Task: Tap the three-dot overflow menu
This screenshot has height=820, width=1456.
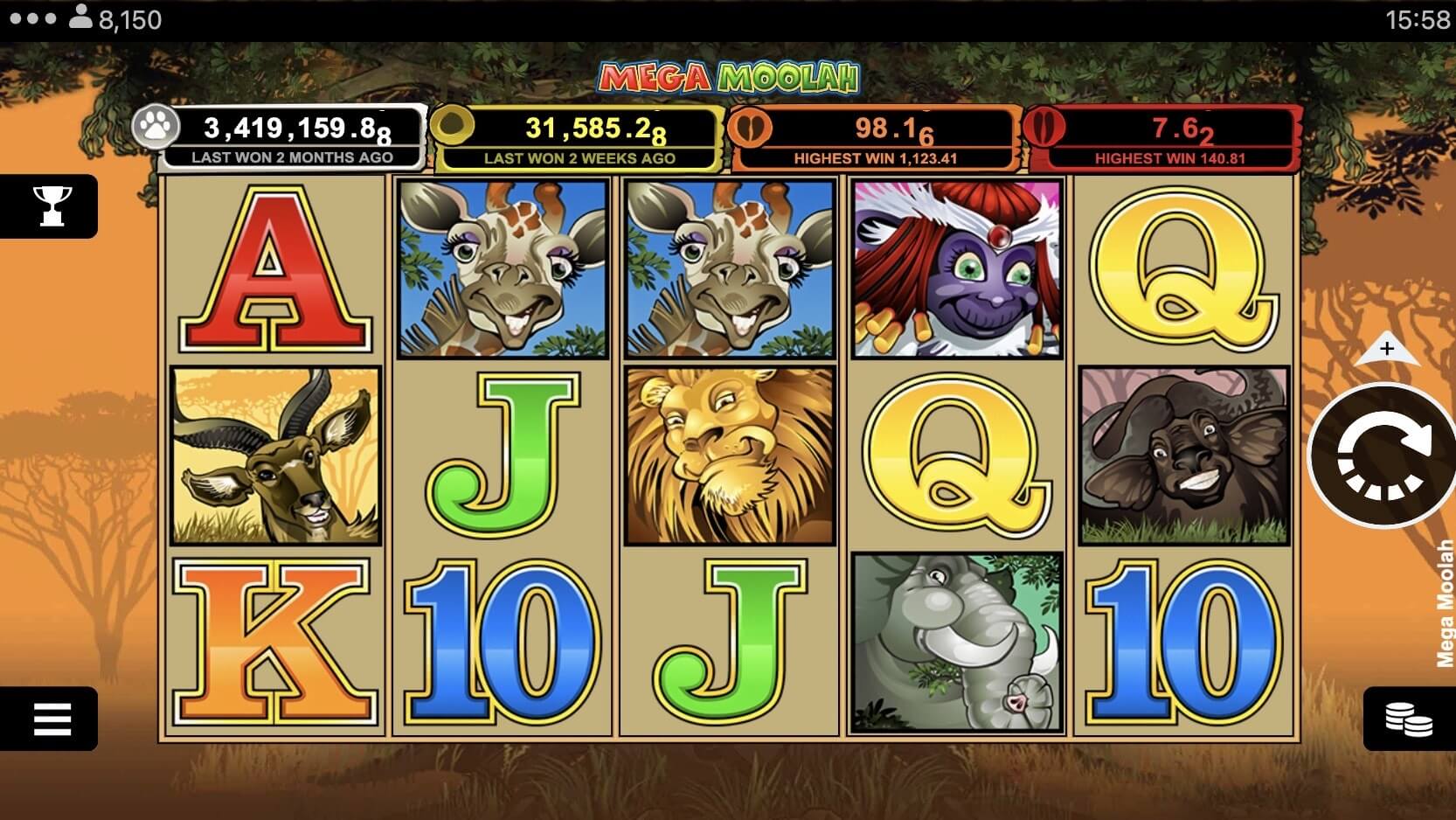Action: [31, 18]
